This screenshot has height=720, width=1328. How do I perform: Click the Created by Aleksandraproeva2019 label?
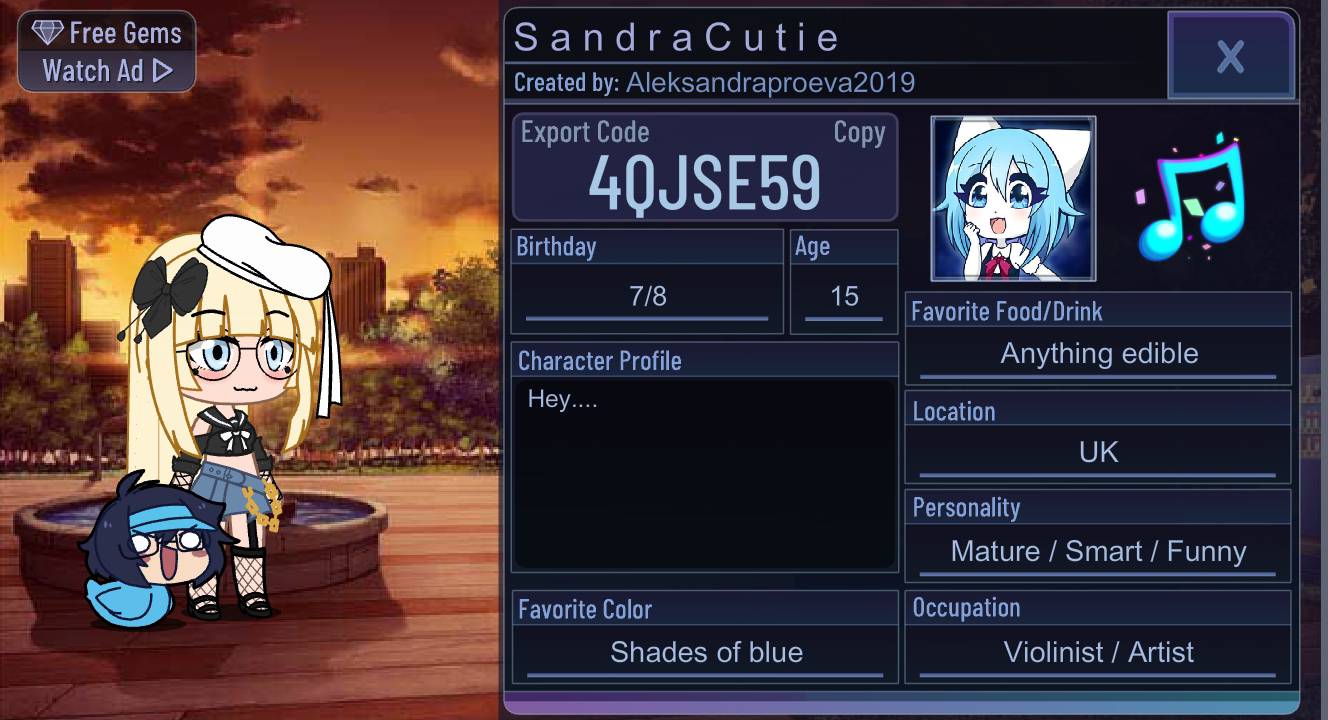[712, 83]
